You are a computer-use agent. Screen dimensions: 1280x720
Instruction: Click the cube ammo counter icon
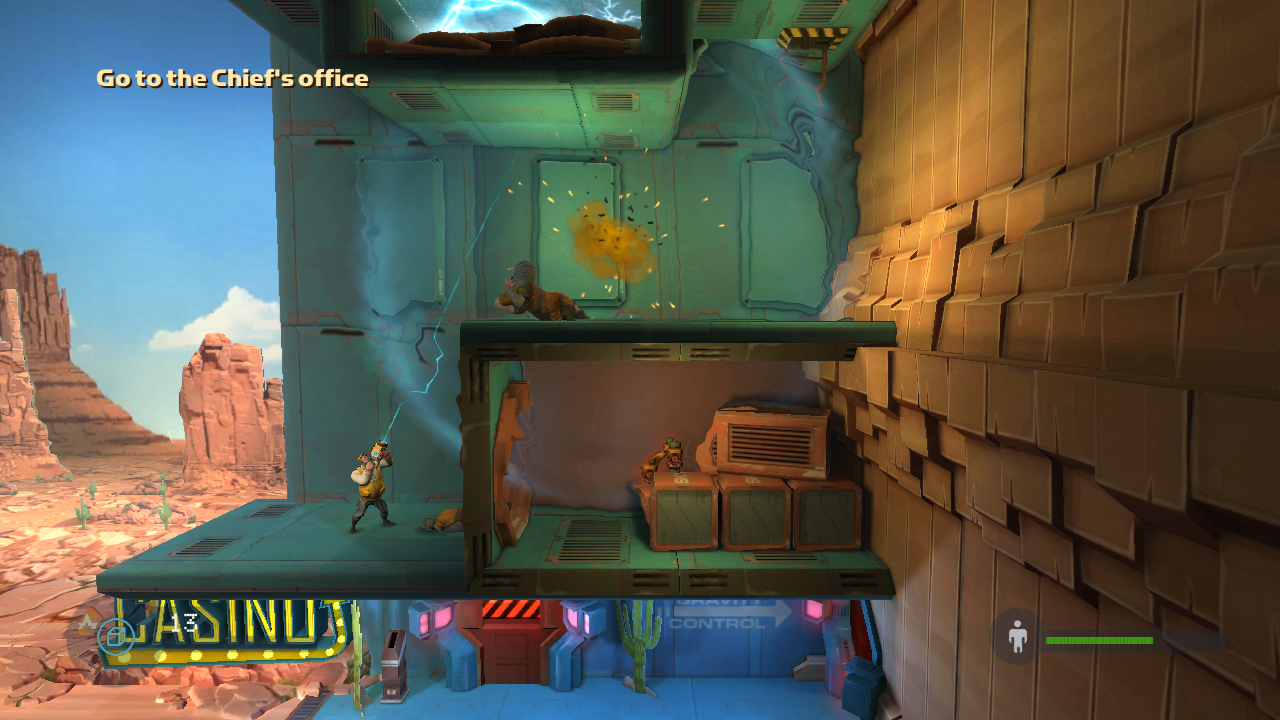[117, 636]
